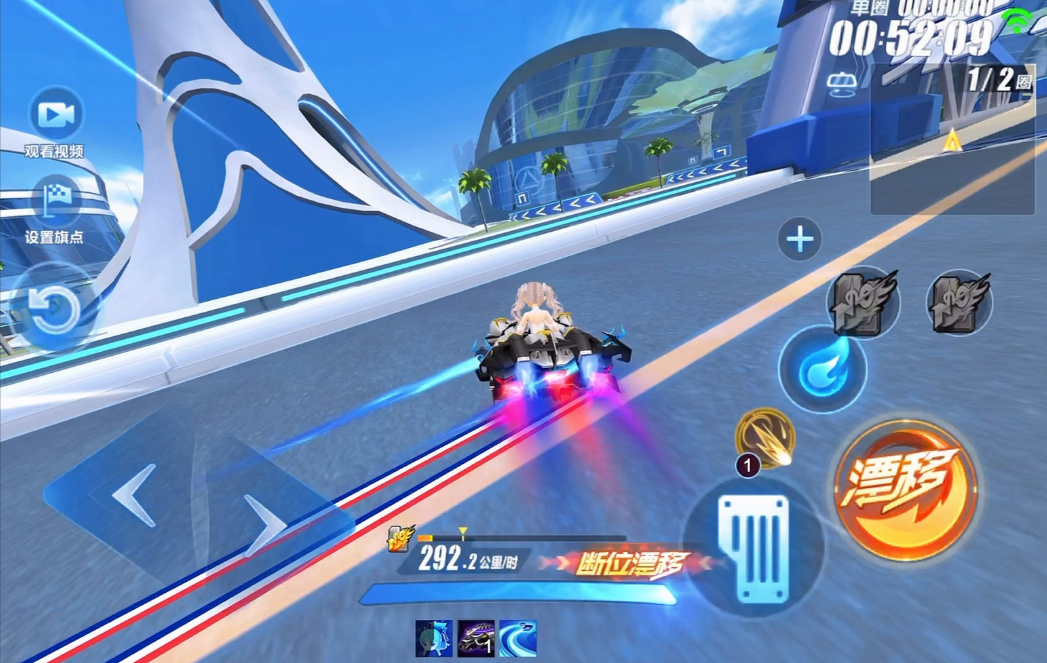This screenshot has width=1047, height=663.
Task: Select the kart icon in the bottom status row
Action: pos(476,638)
